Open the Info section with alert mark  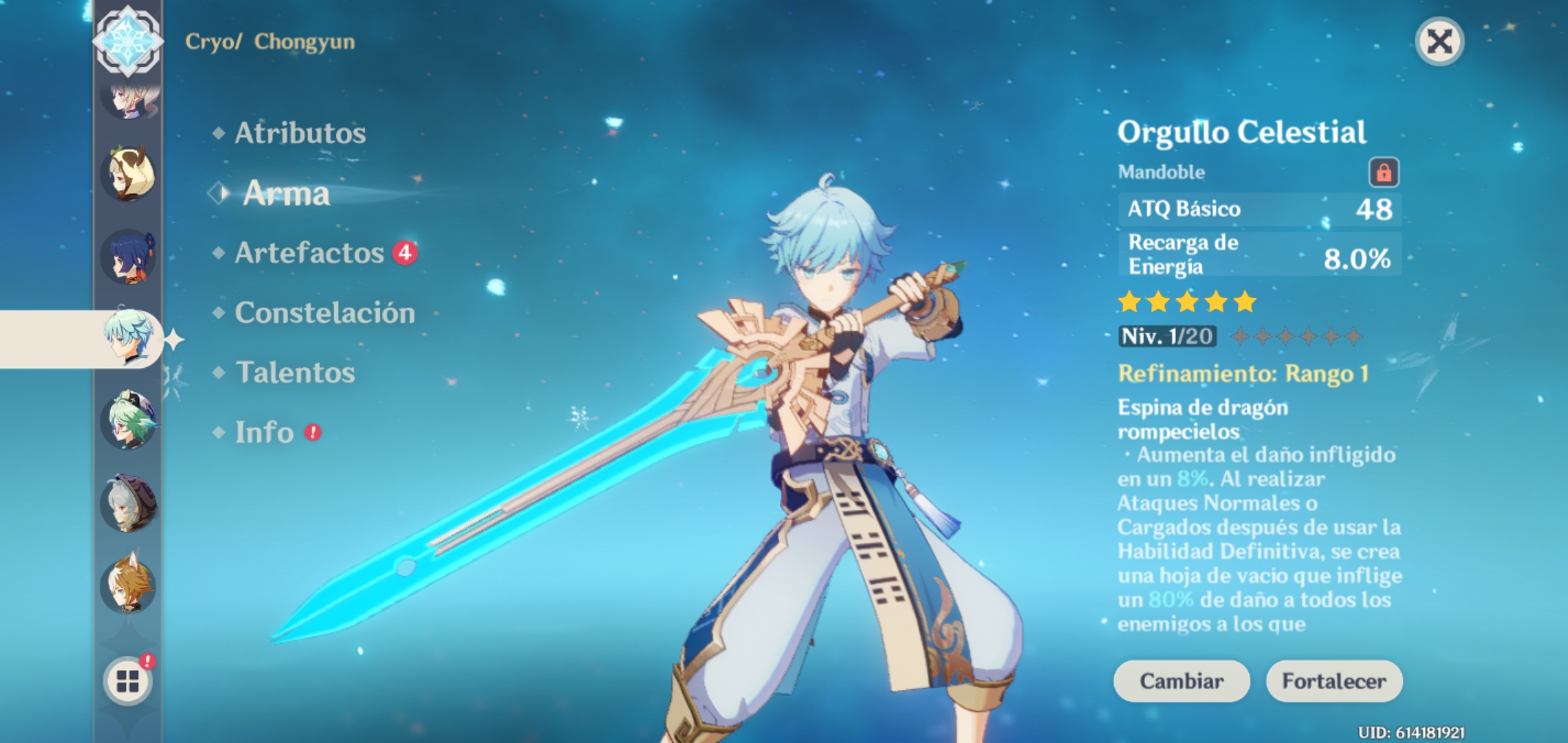click(x=264, y=432)
